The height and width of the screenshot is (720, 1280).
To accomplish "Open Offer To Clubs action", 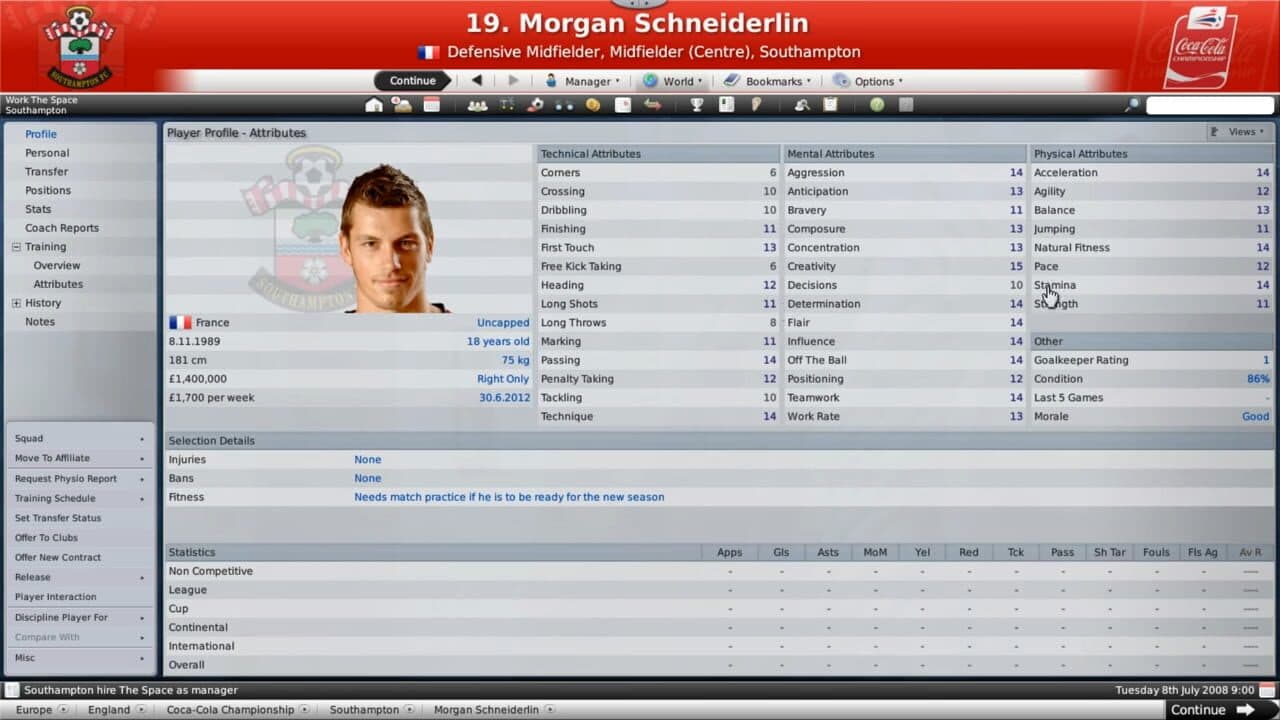I will (x=48, y=537).
